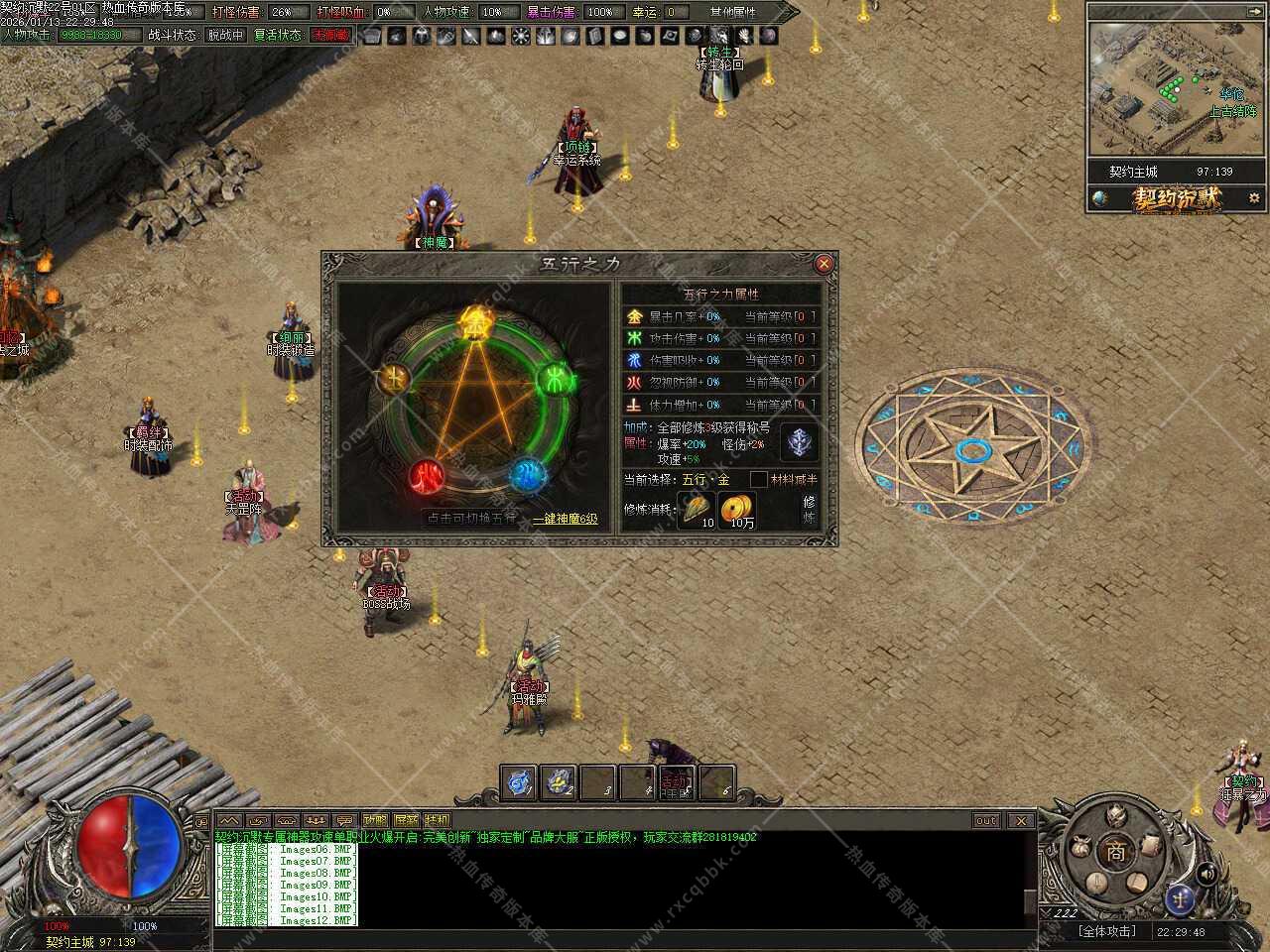Use the second hotbar skill slot
1270x952 pixels.
(x=559, y=782)
